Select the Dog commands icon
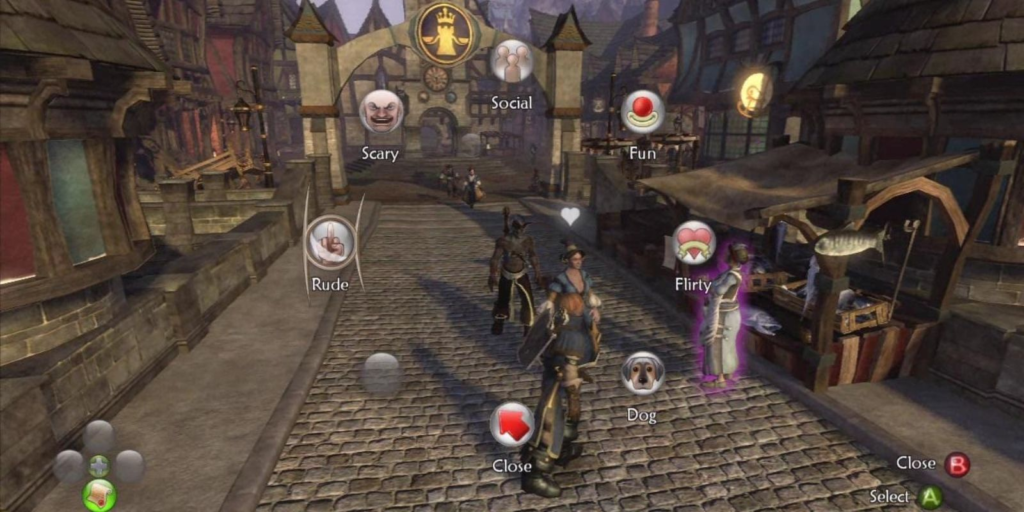This screenshot has width=1024, height=512. pos(642,373)
